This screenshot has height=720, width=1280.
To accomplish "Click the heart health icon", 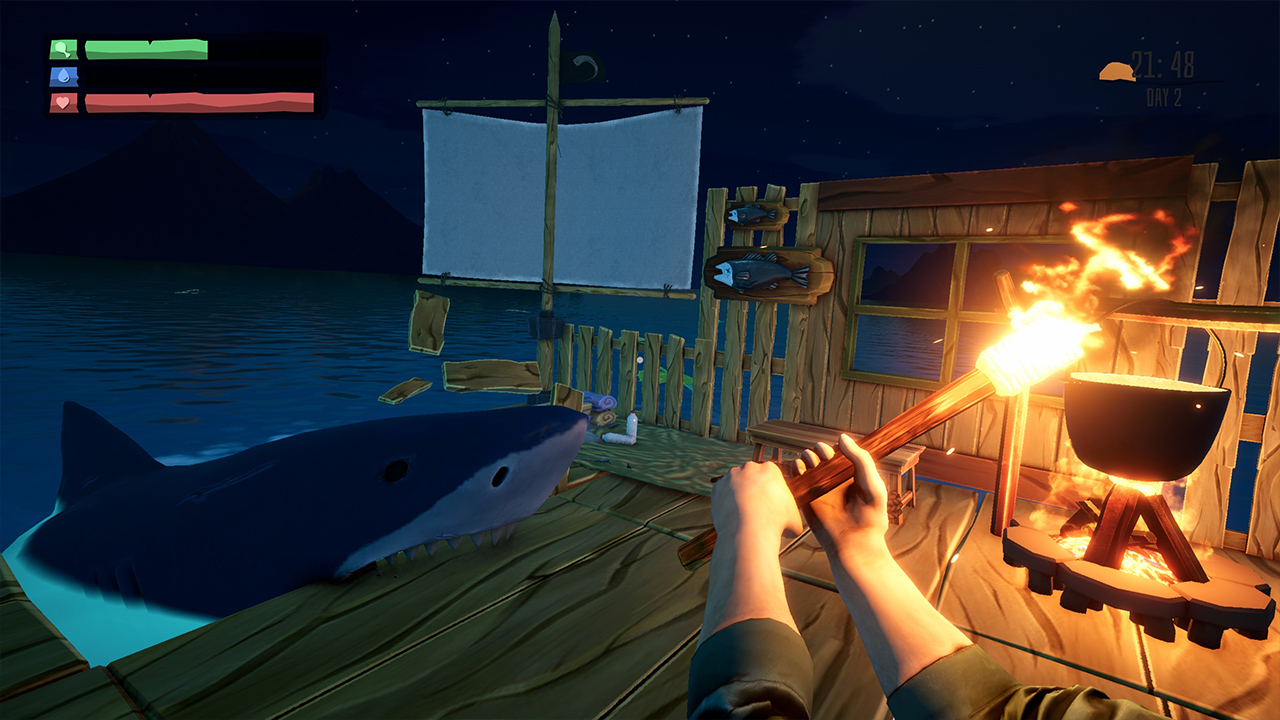I will pyautogui.click(x=61, y=103).
